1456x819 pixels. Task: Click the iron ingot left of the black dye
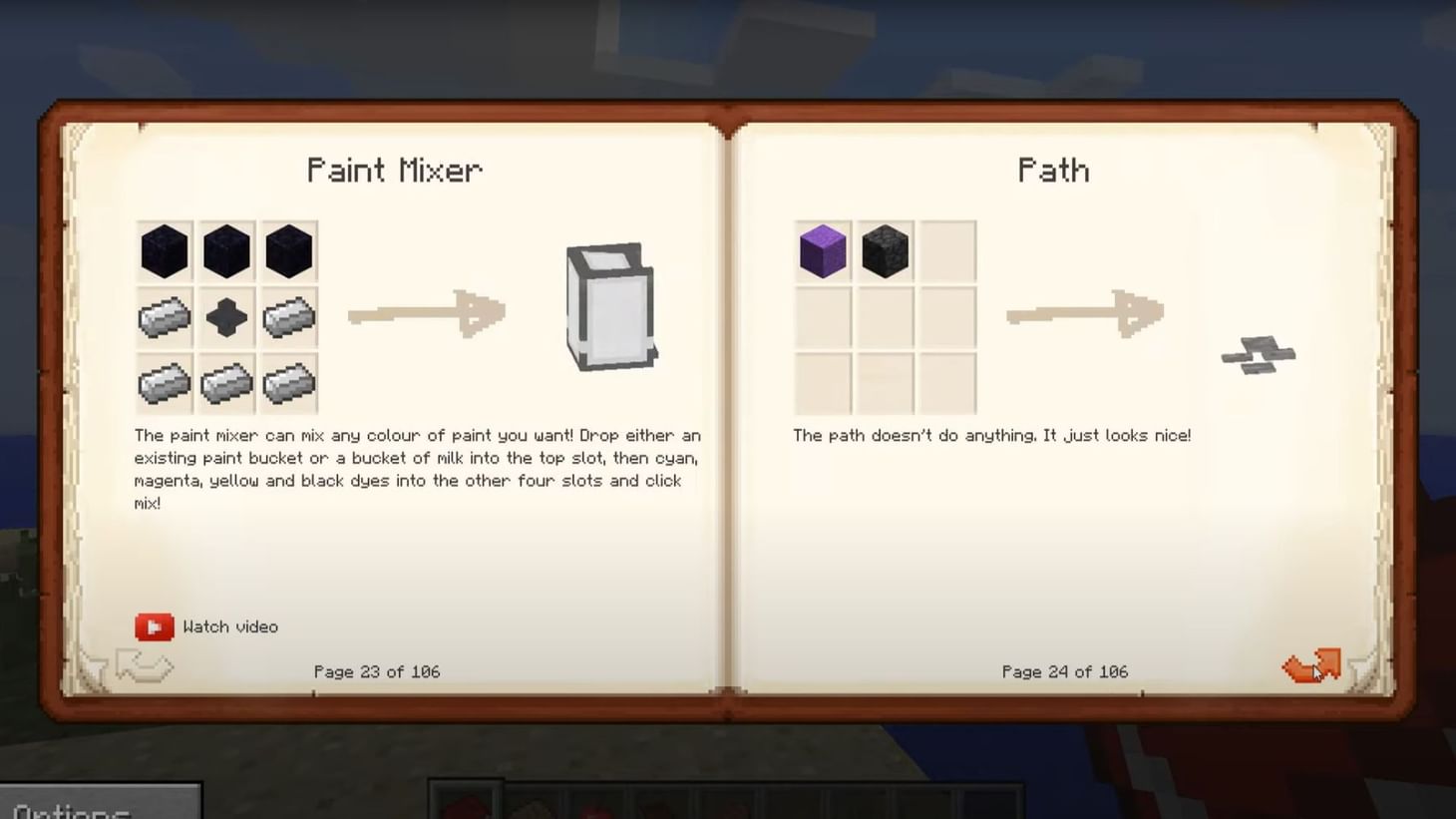164,315
